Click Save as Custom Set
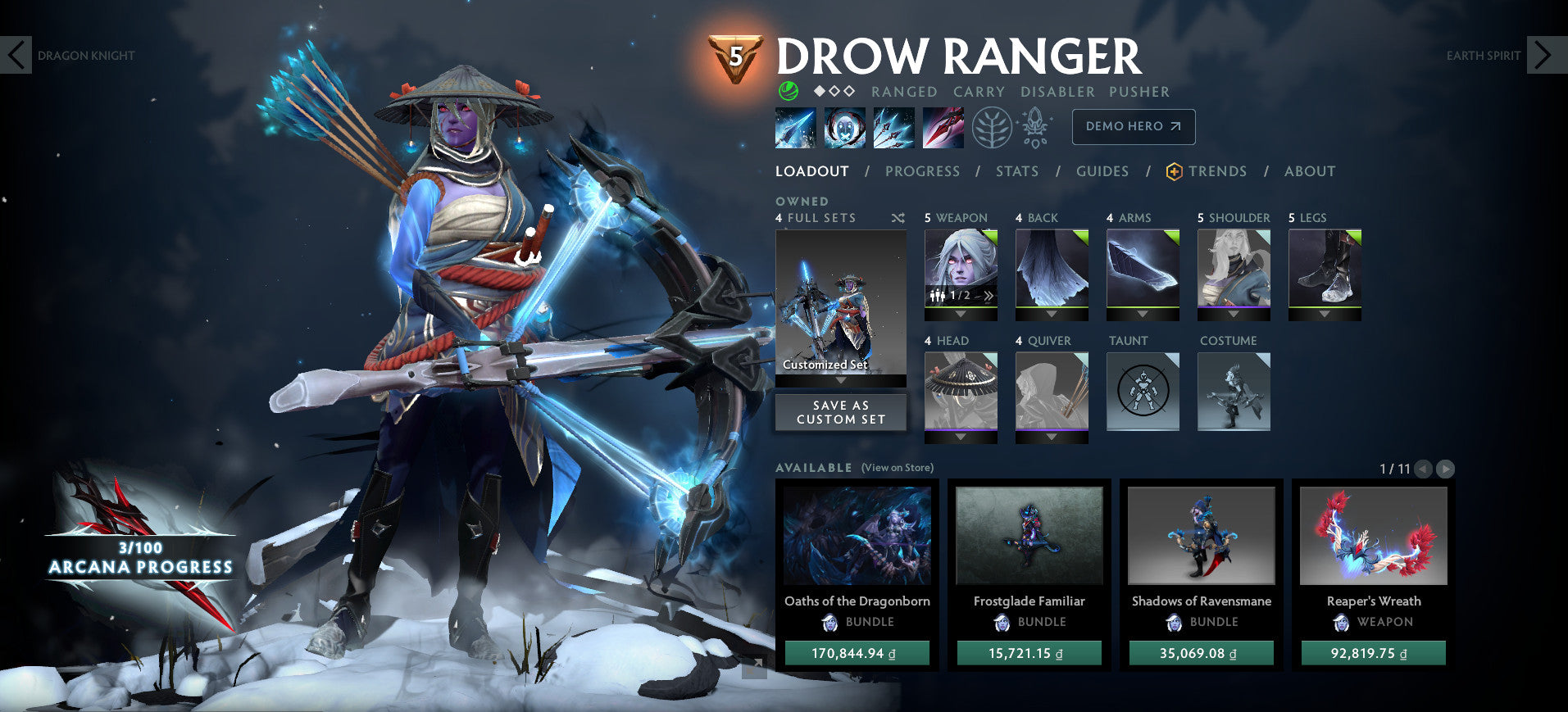The height and width of the screenshot is (712, 1568). (840, 412)
